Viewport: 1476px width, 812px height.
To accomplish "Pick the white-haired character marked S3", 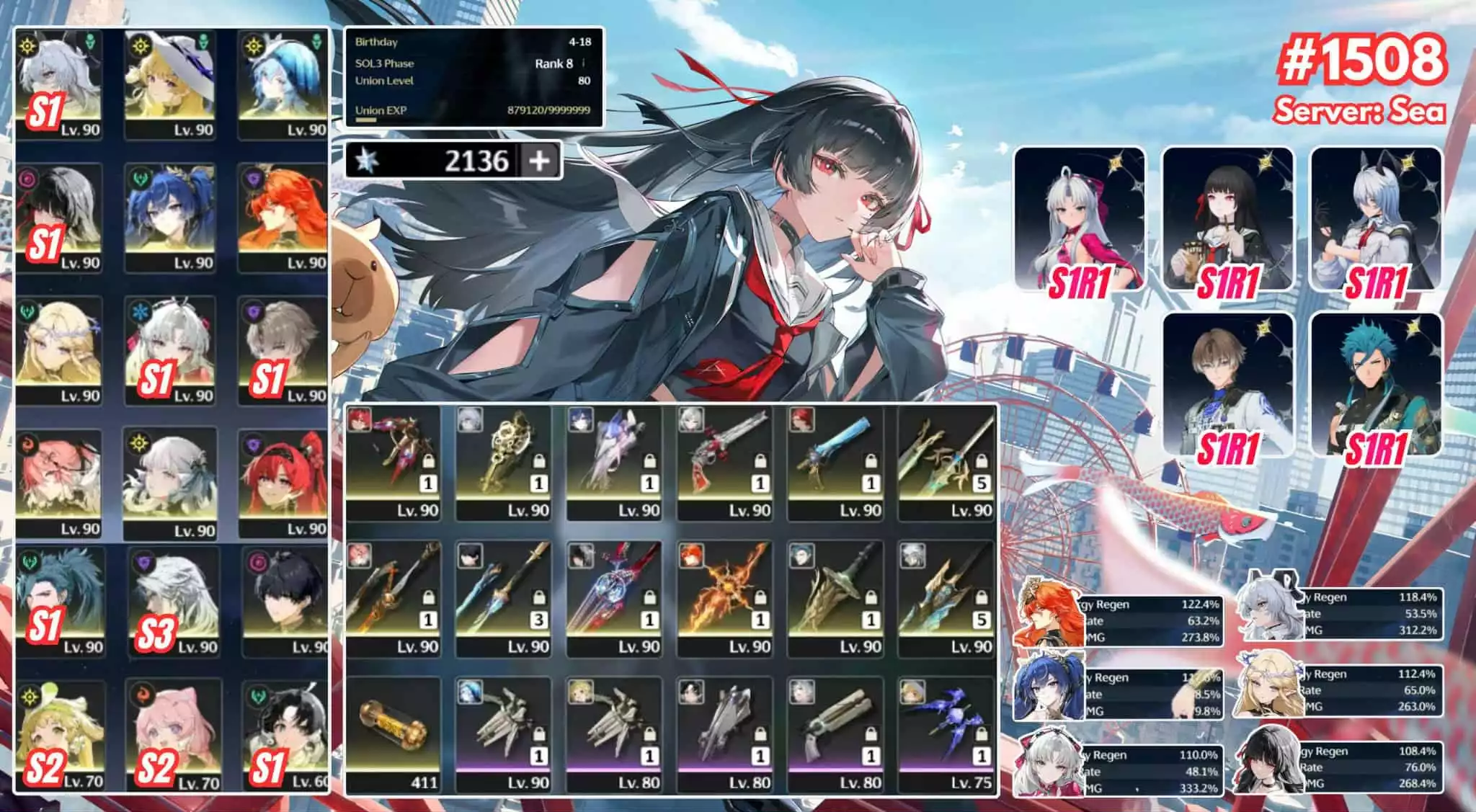I will tap(174, 602).
